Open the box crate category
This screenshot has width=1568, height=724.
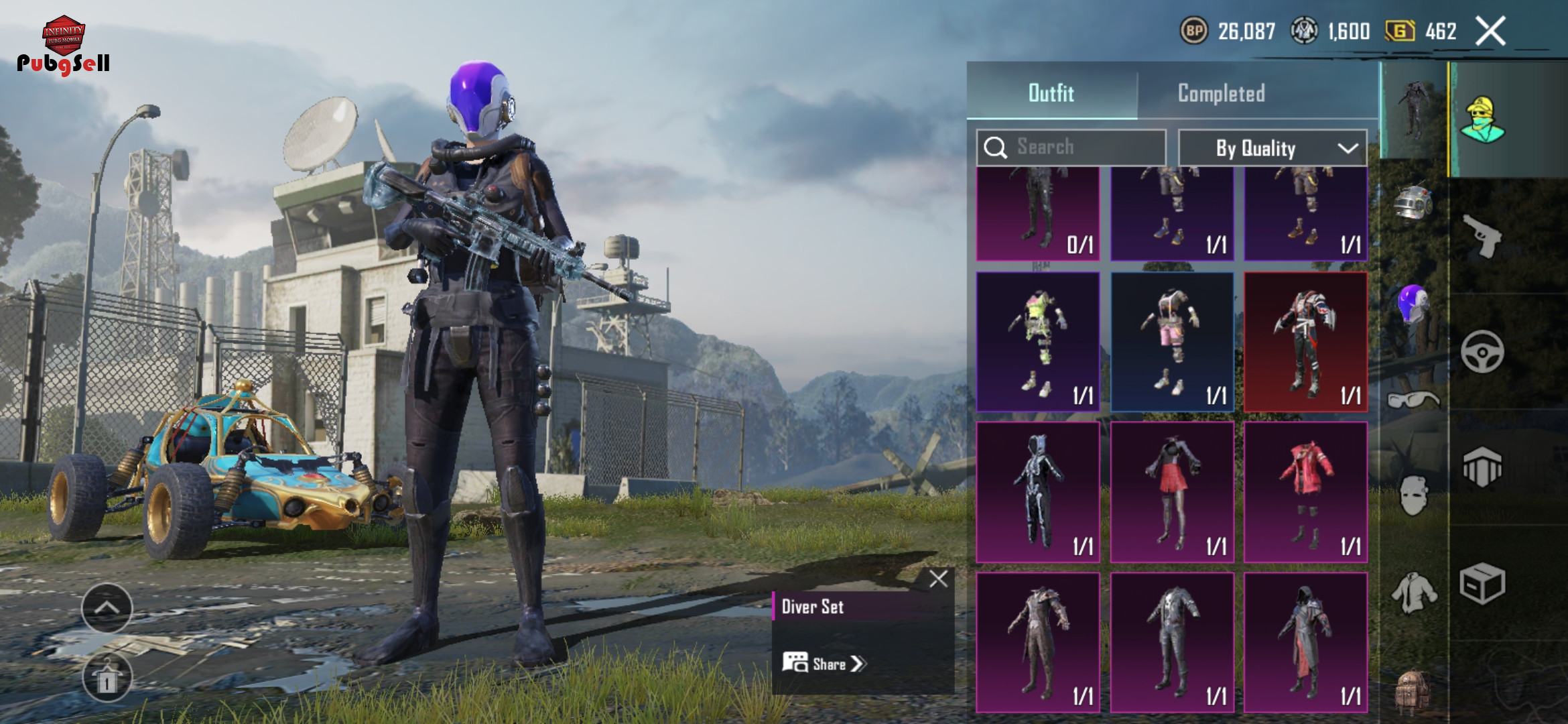(x=1482, y=583)
